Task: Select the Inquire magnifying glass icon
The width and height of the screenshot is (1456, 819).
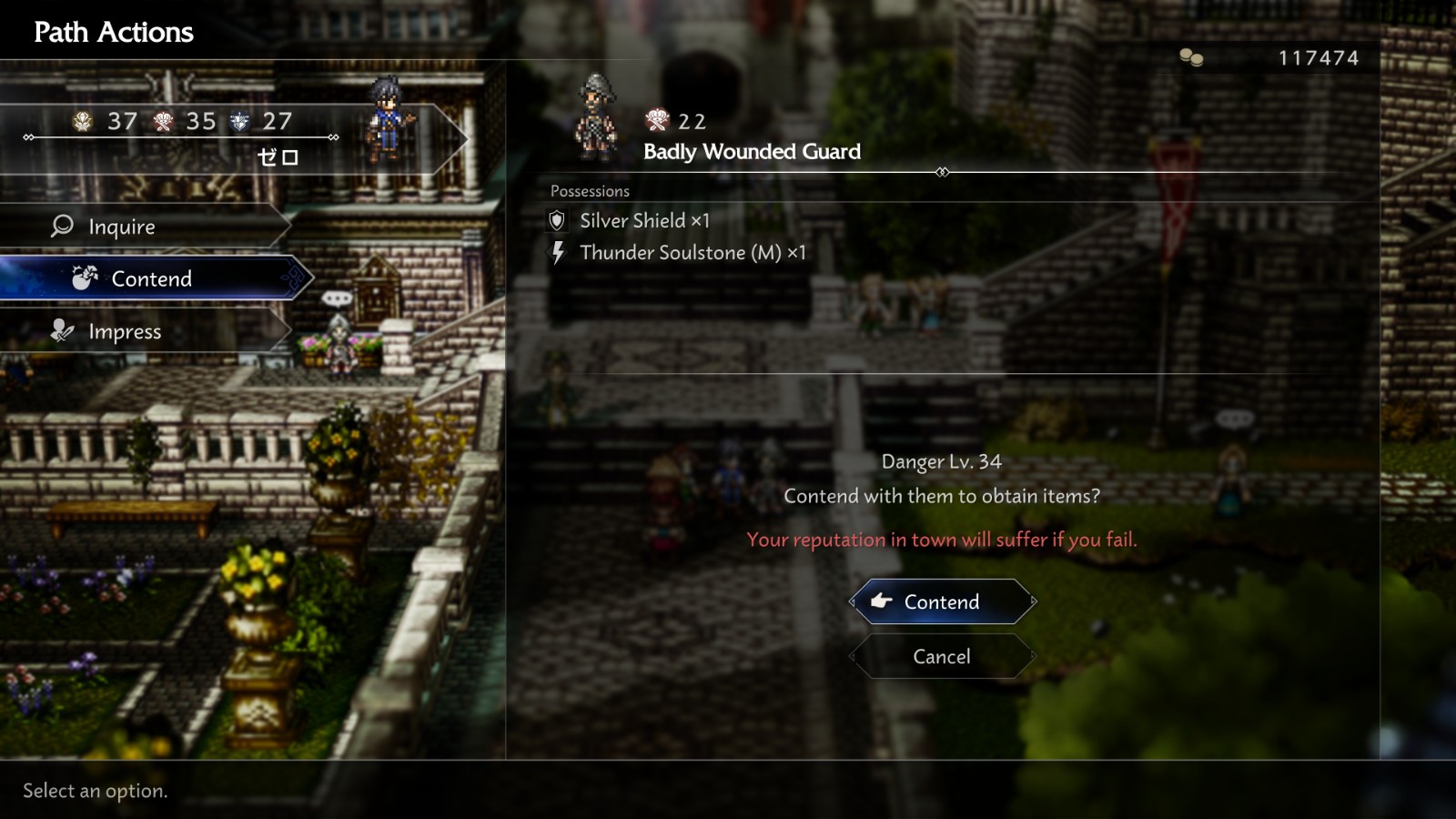Action: [60, 226]
